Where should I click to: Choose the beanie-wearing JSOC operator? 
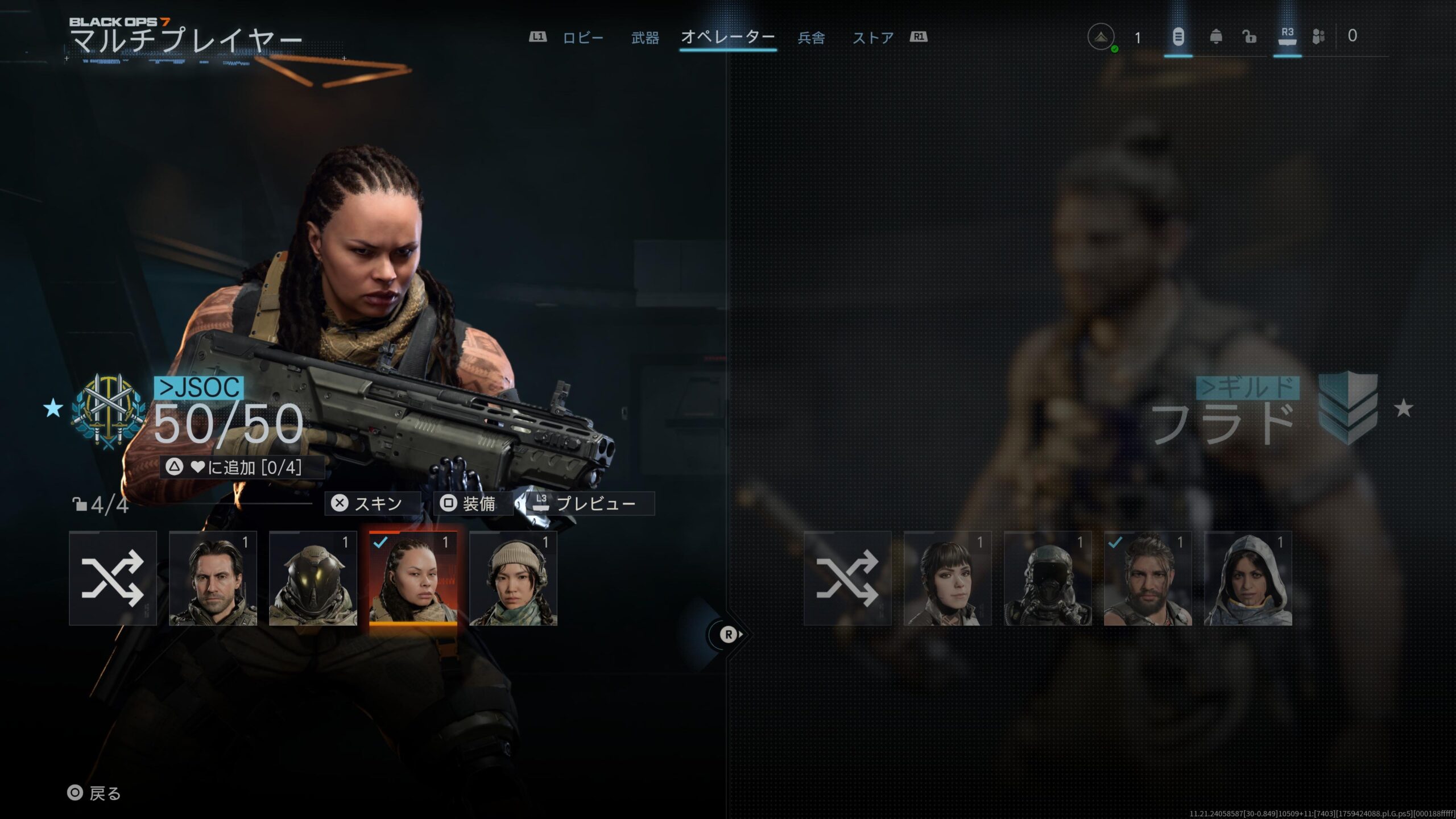pos(513,578)
